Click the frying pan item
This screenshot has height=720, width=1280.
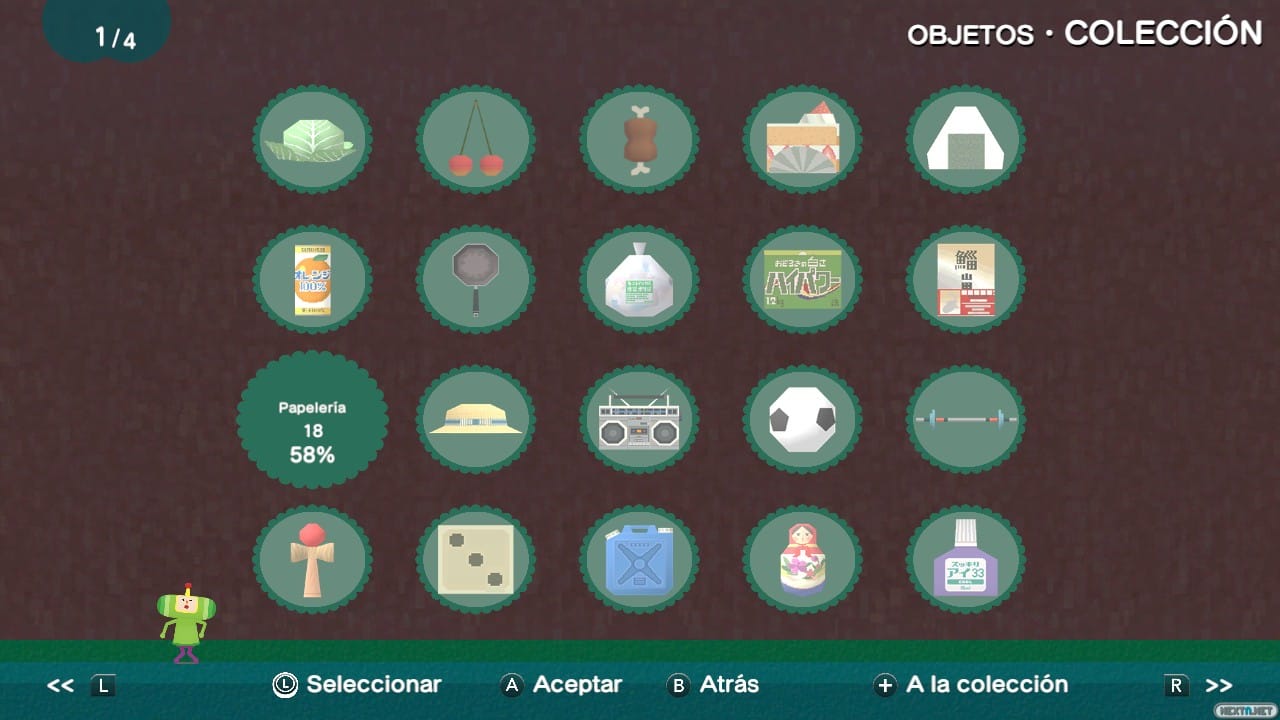(477, 279)
